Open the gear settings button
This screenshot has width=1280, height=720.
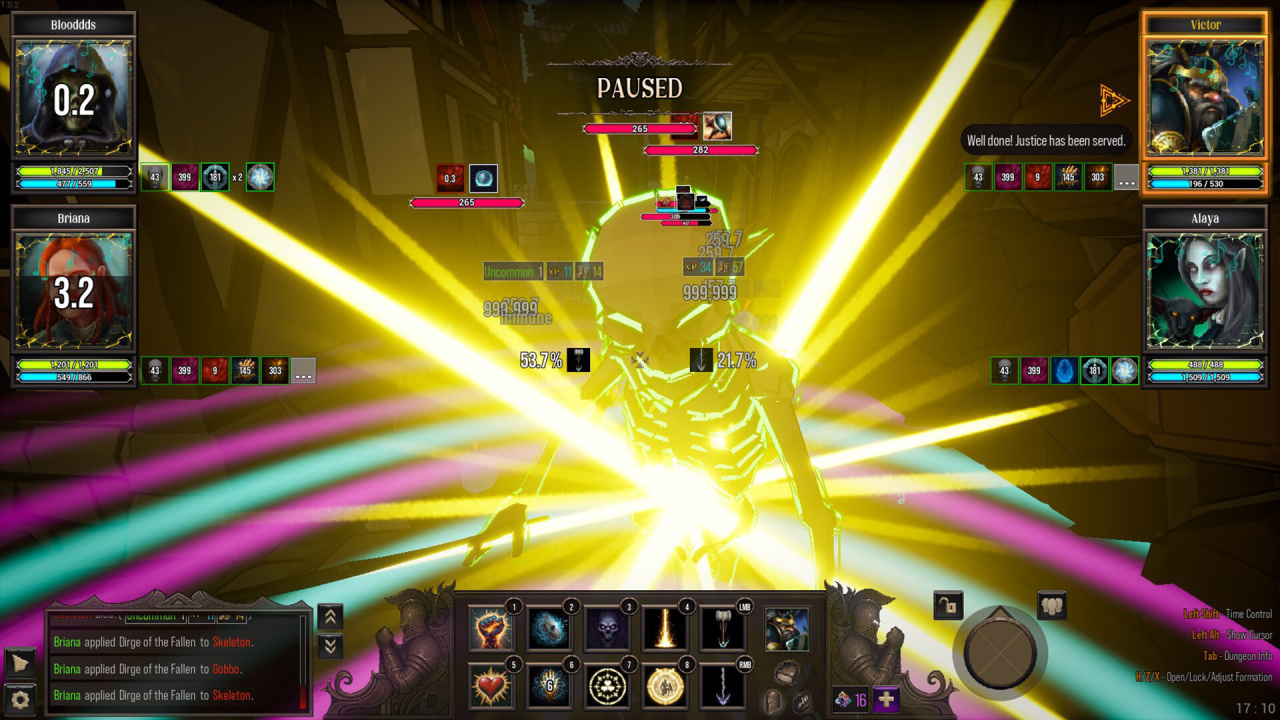point(20,698)
